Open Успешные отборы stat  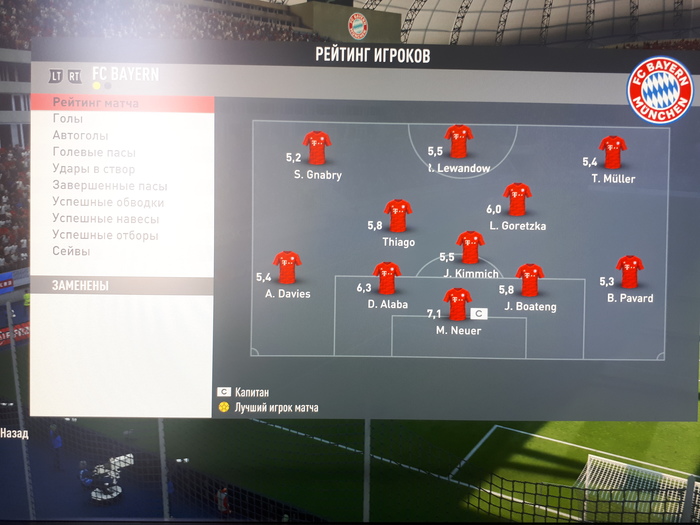coord(105,235)
